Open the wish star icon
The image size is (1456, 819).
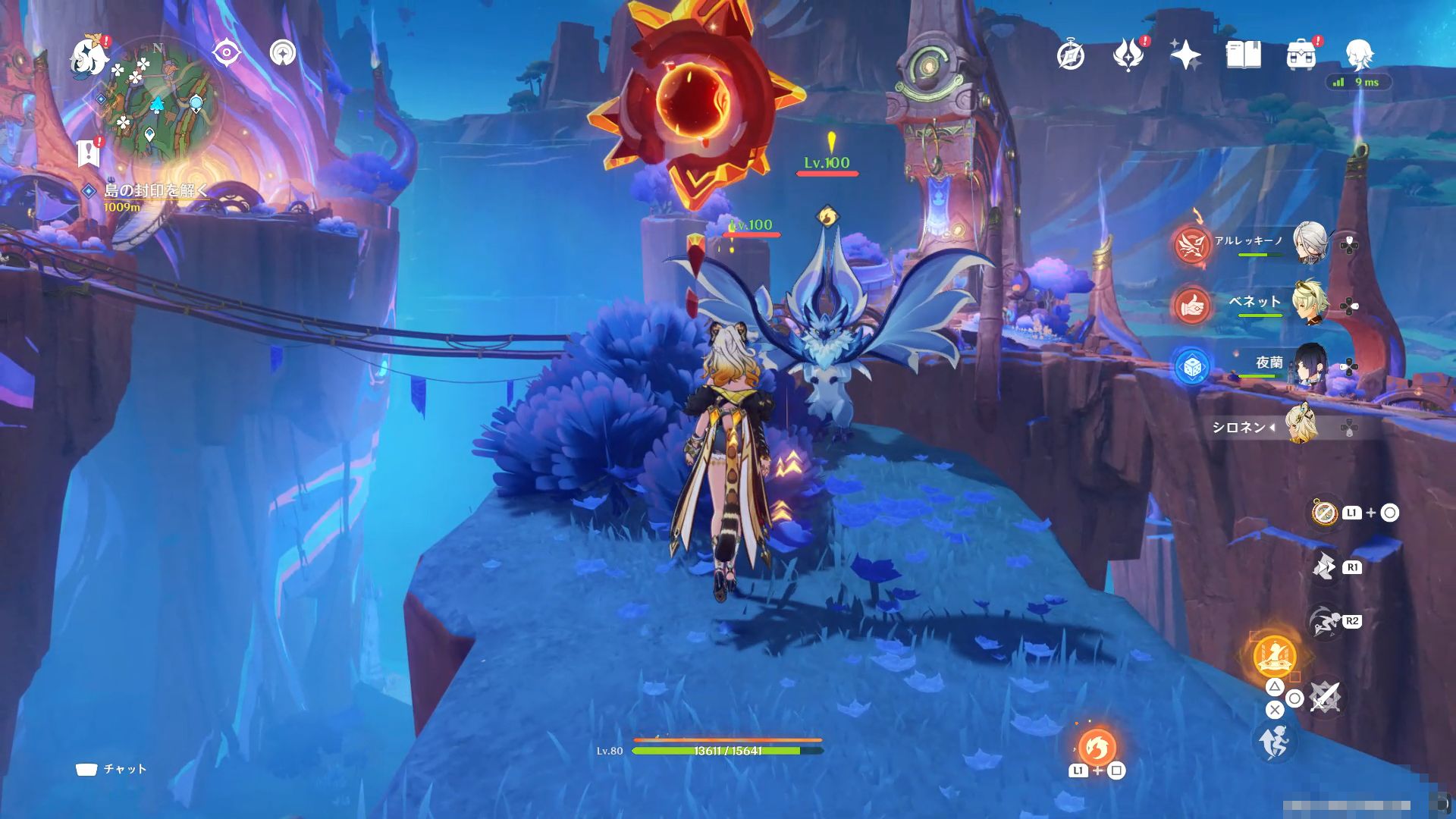point(1185,55)
